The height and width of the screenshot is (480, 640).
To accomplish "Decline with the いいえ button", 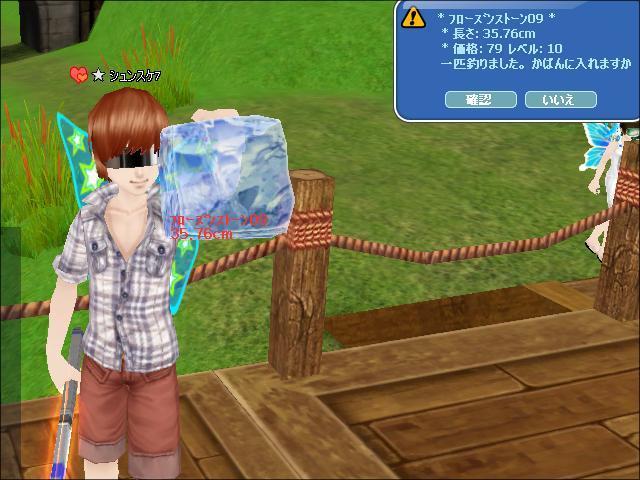I will (x=560, y=99).
